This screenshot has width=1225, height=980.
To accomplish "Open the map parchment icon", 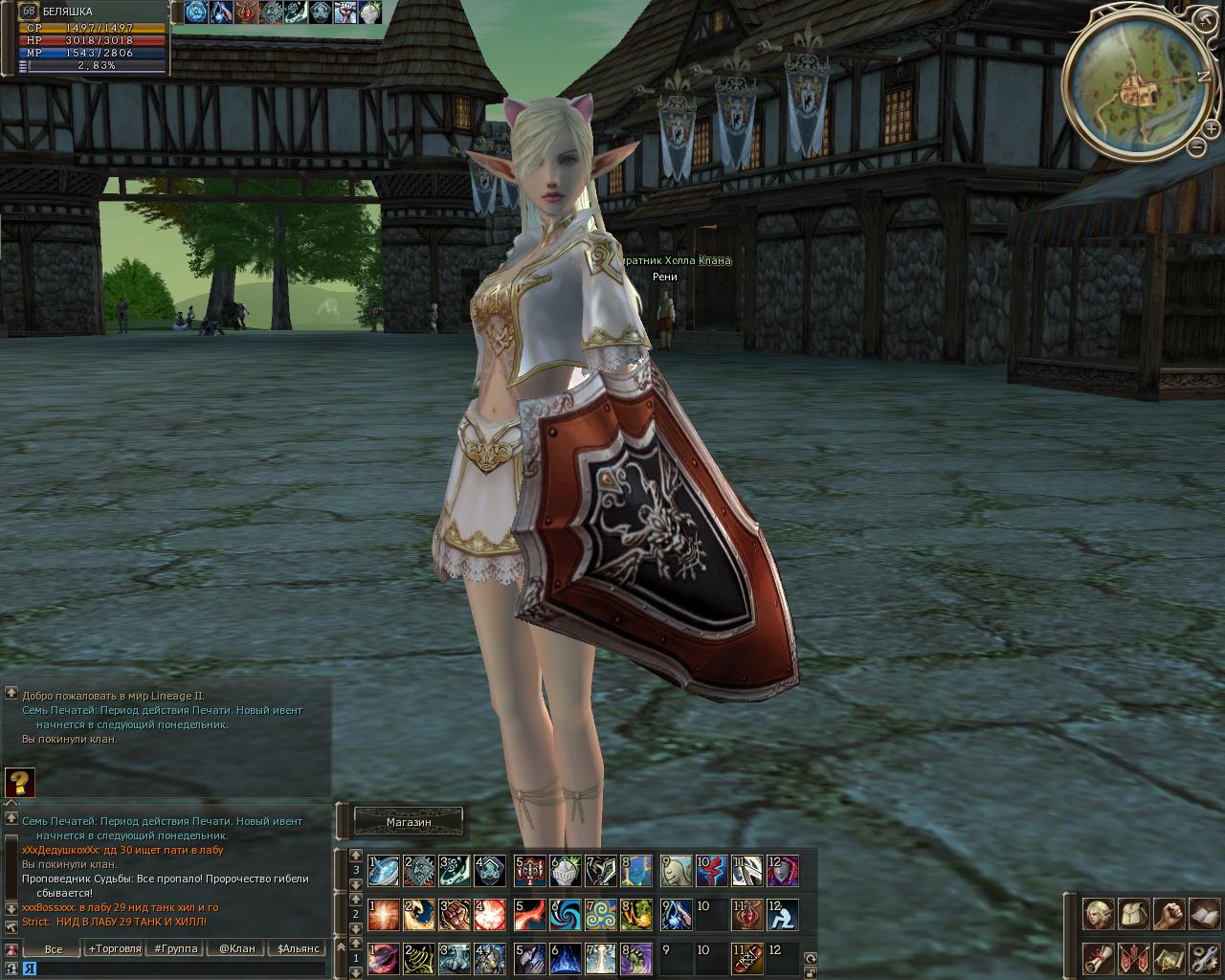I will [x=1168, y=957].
